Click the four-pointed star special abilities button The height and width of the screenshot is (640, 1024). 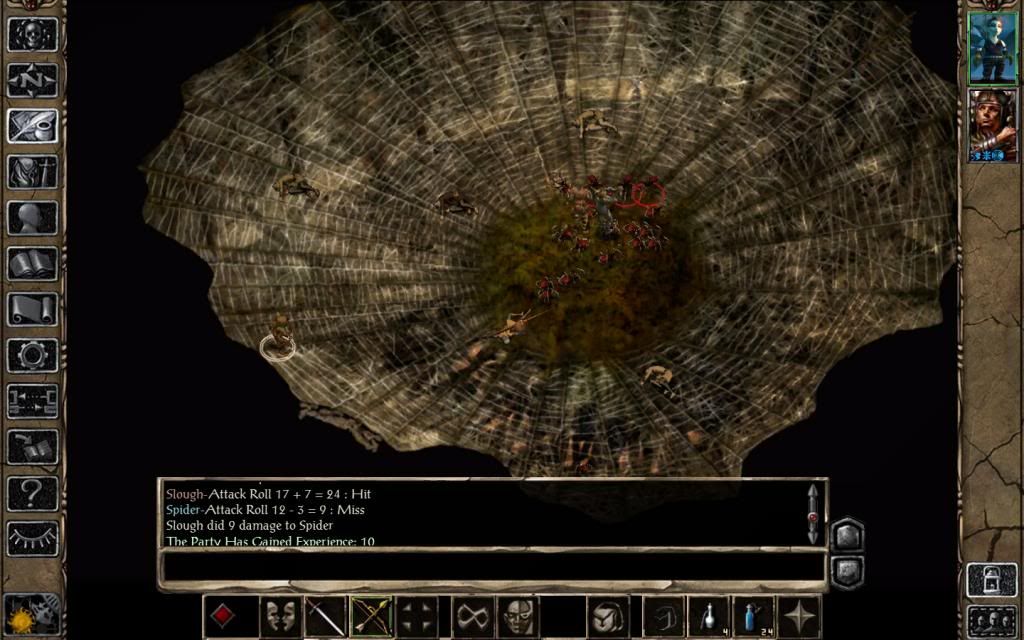pos(801,616)
